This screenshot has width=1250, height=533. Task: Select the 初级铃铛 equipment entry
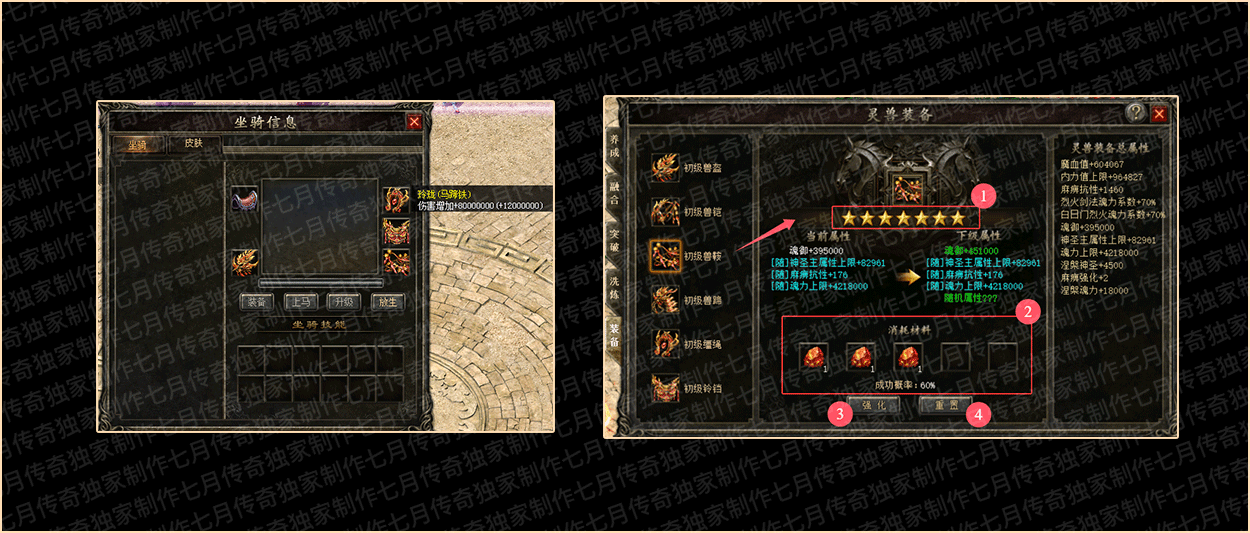tap(690, 388)
